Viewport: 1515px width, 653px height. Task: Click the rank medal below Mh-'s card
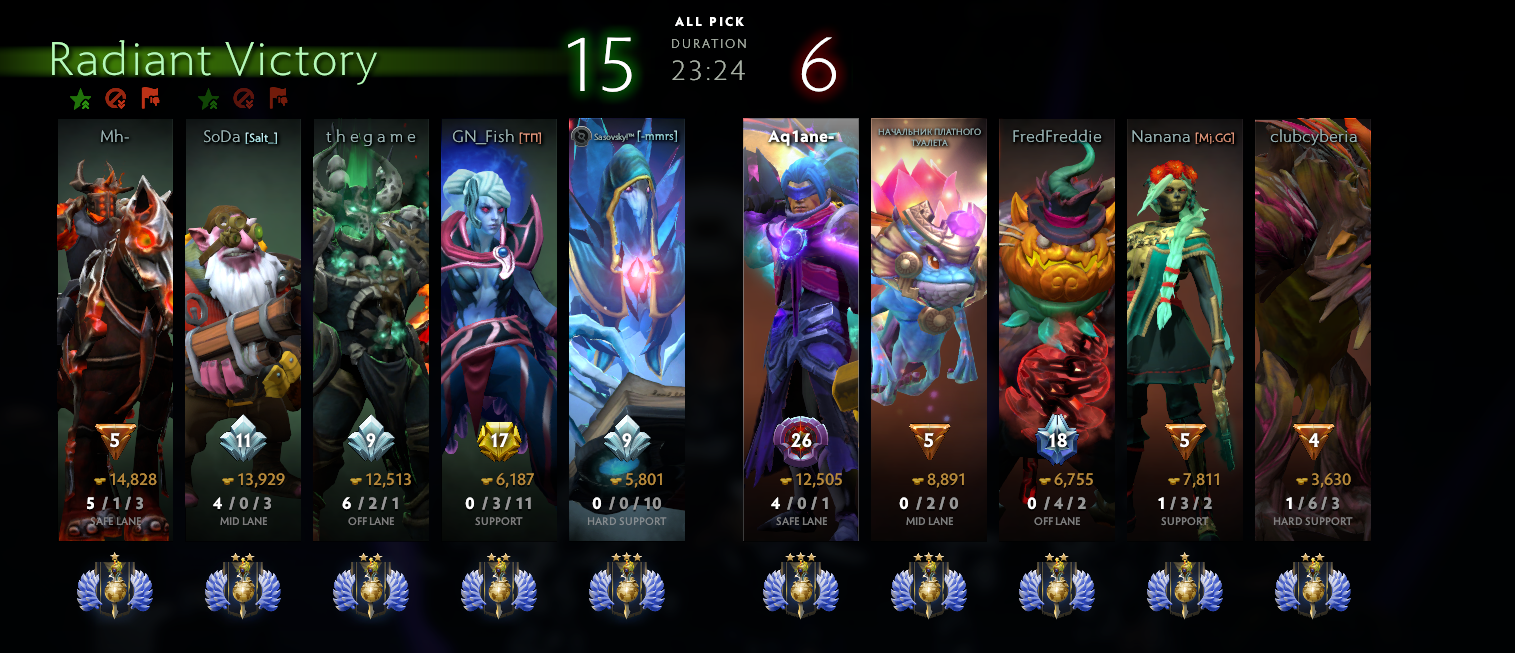pos(115,588)
